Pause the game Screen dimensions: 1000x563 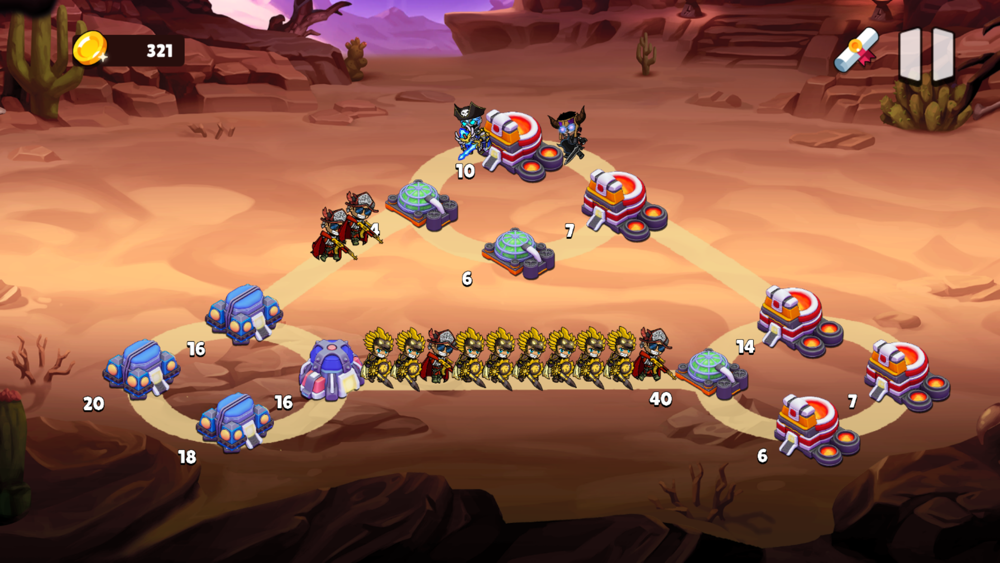[926, 52]
